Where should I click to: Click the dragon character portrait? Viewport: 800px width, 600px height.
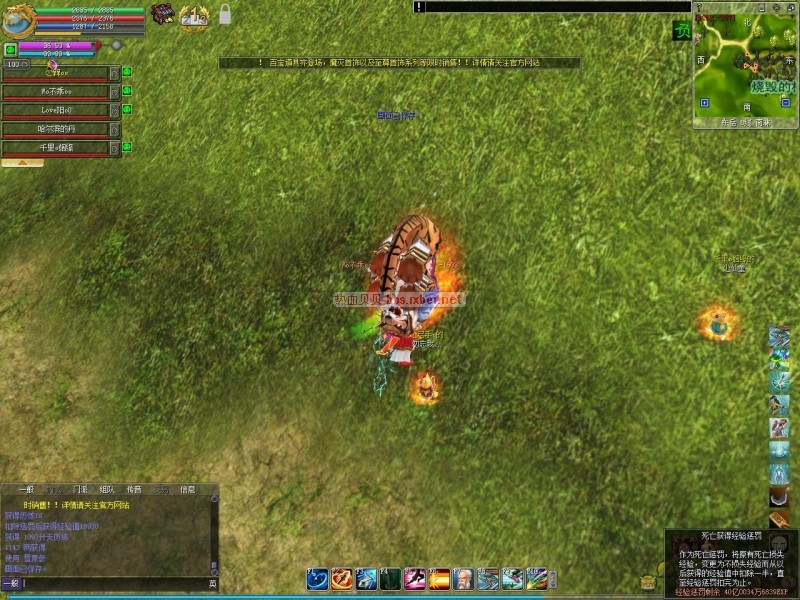coord(18,19)
